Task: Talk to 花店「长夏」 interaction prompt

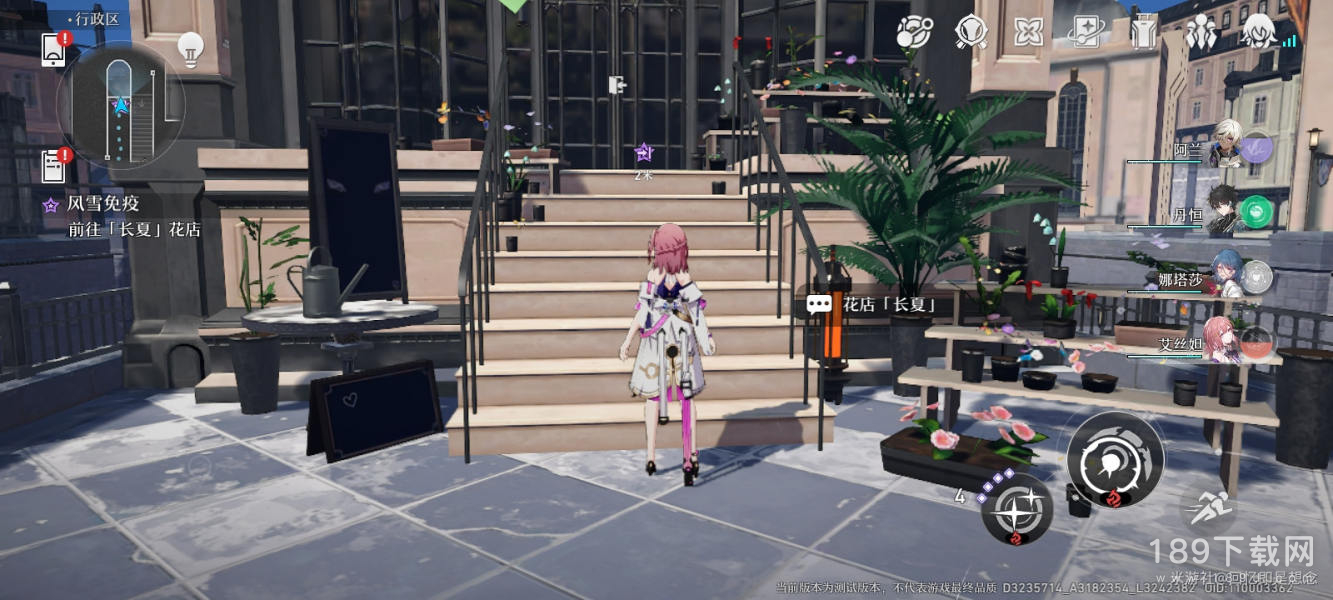Action: [872, 304]
